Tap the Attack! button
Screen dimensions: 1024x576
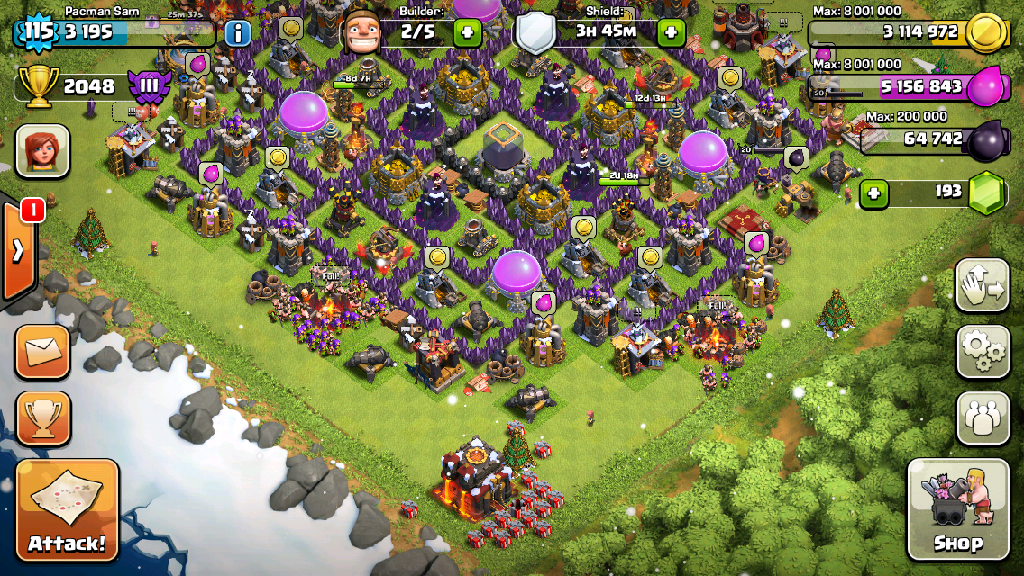(67, 510)
